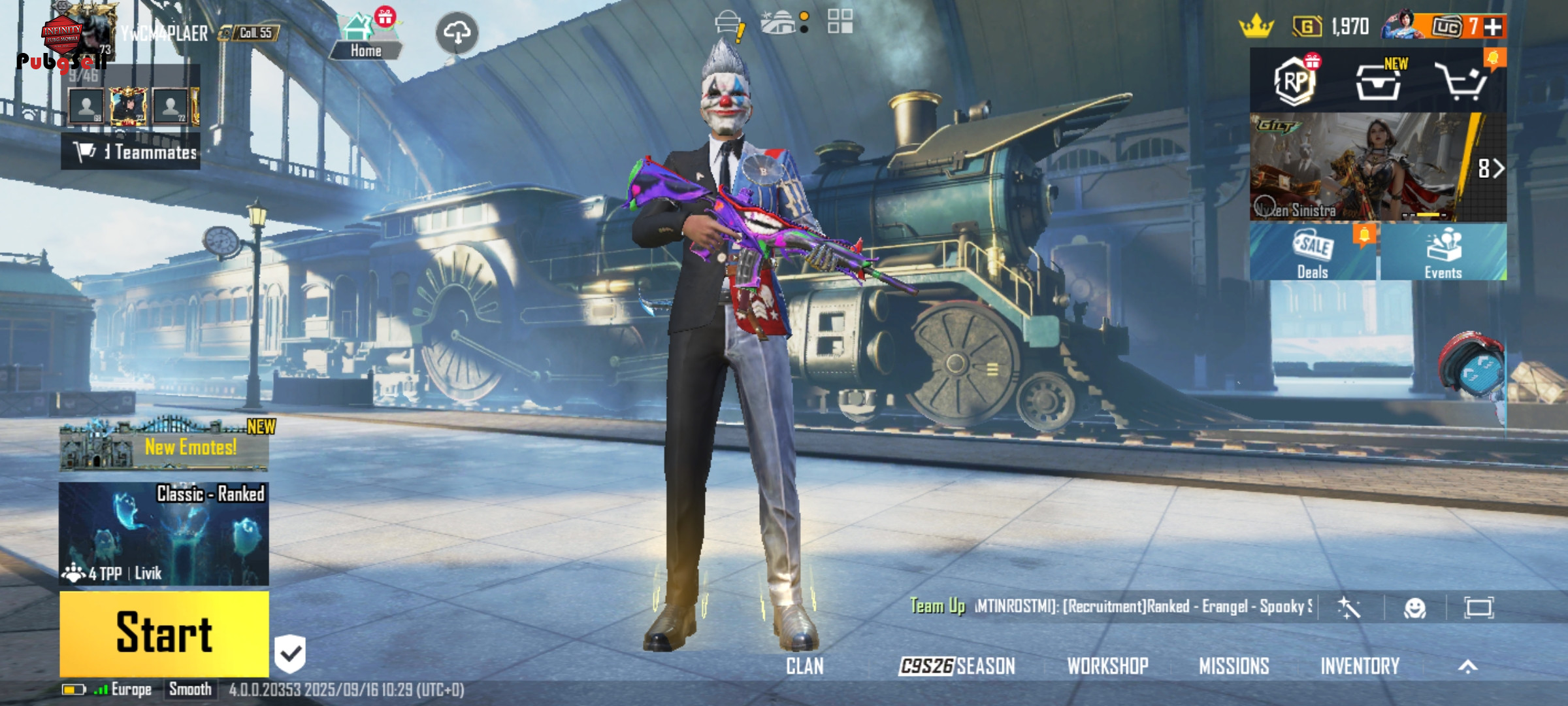Open the Classic - Ranked mode selector
Image resolution: width=1568 pixels, height=706 pixels.
[x=164, y=533]
